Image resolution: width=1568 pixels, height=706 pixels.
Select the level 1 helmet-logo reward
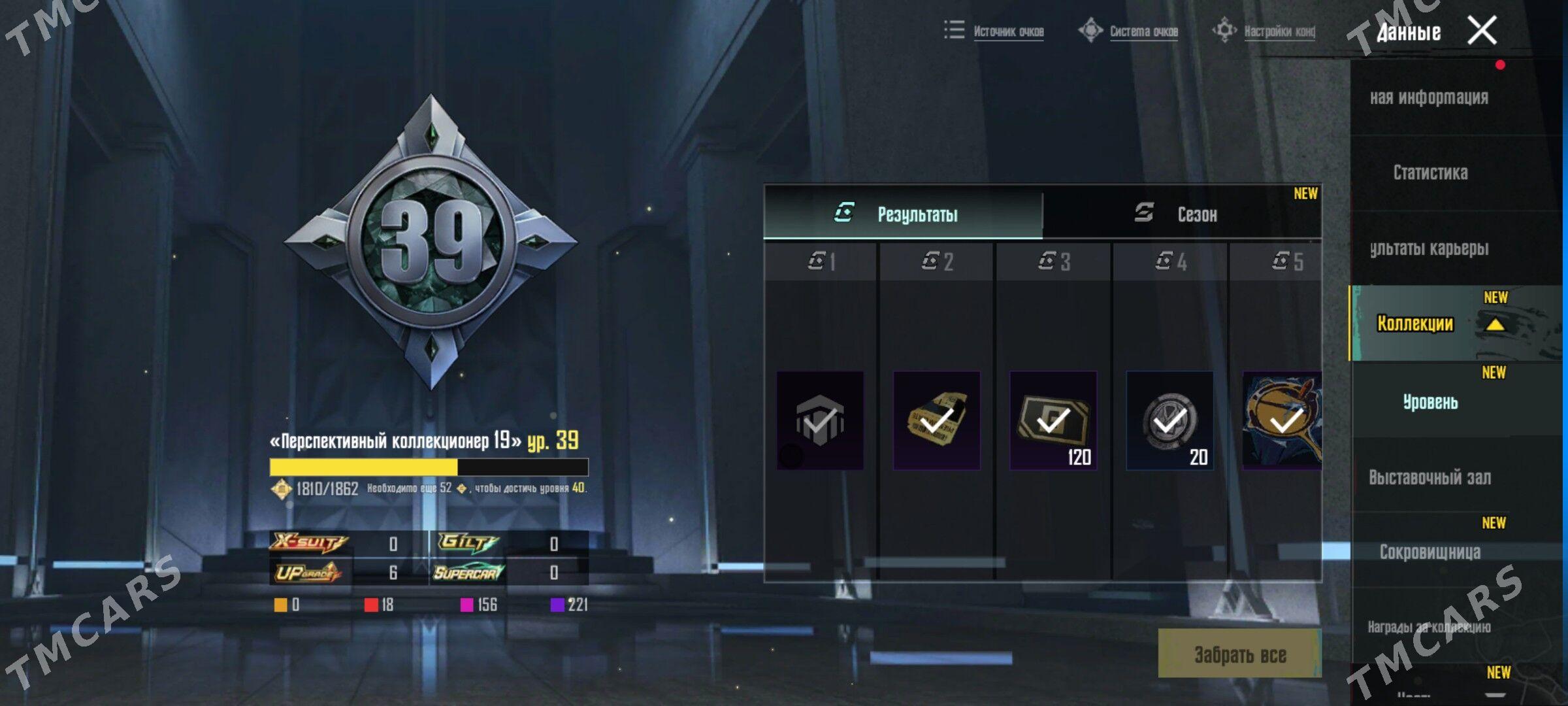pyautogui.click(x=820, y=420)
